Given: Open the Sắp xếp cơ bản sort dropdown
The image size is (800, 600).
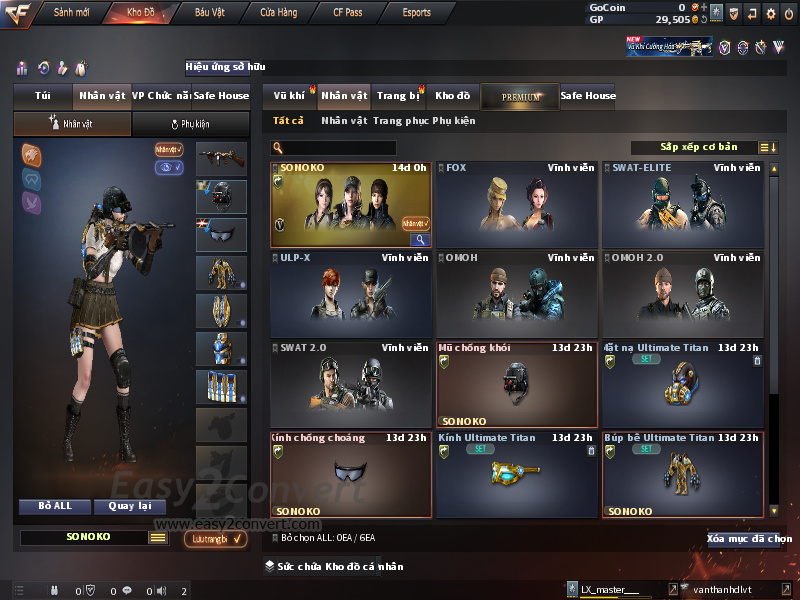Looking at the screenshot, I should click(x=699, y=147).
